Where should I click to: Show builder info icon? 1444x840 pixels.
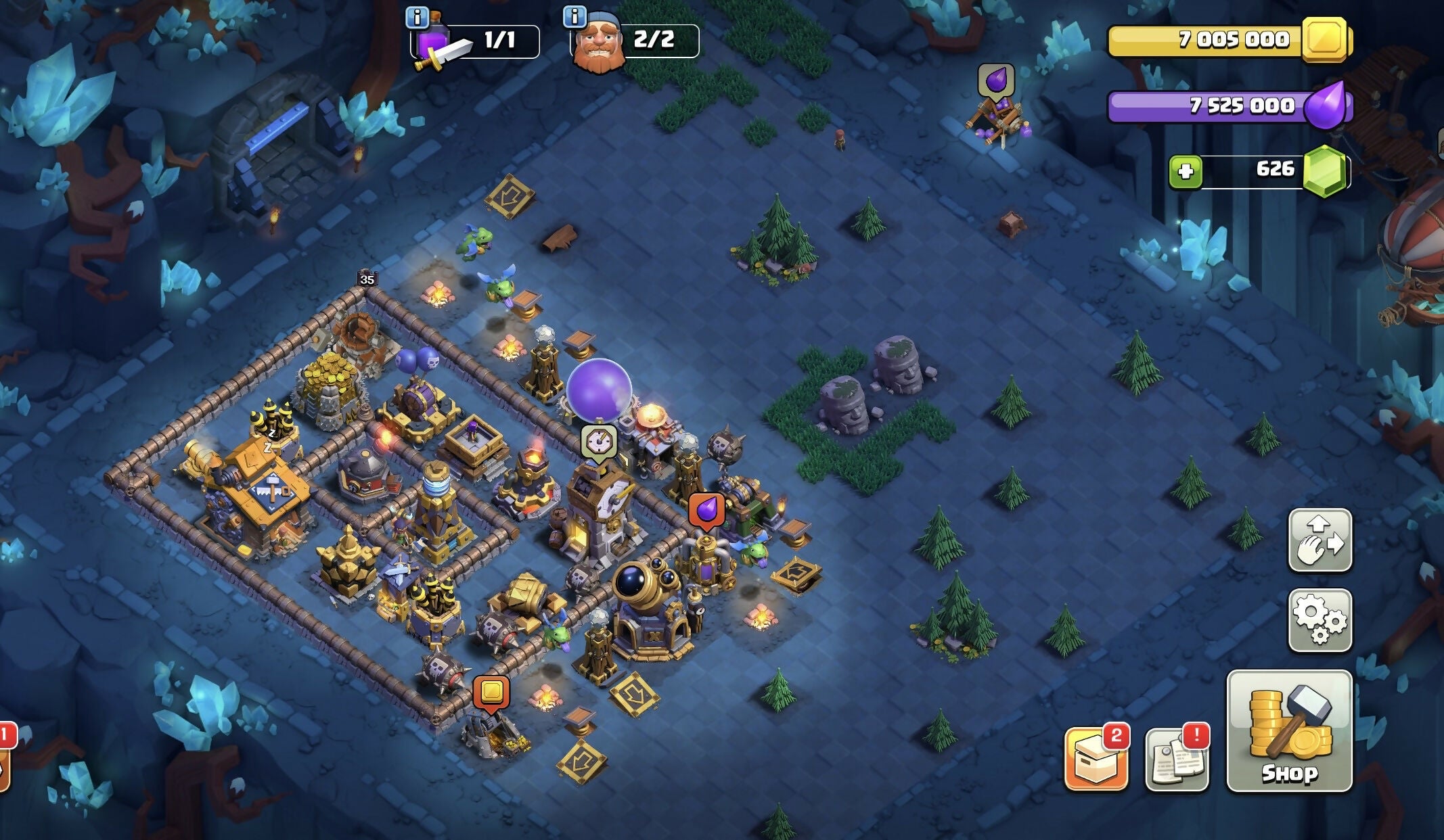[574, 16]
